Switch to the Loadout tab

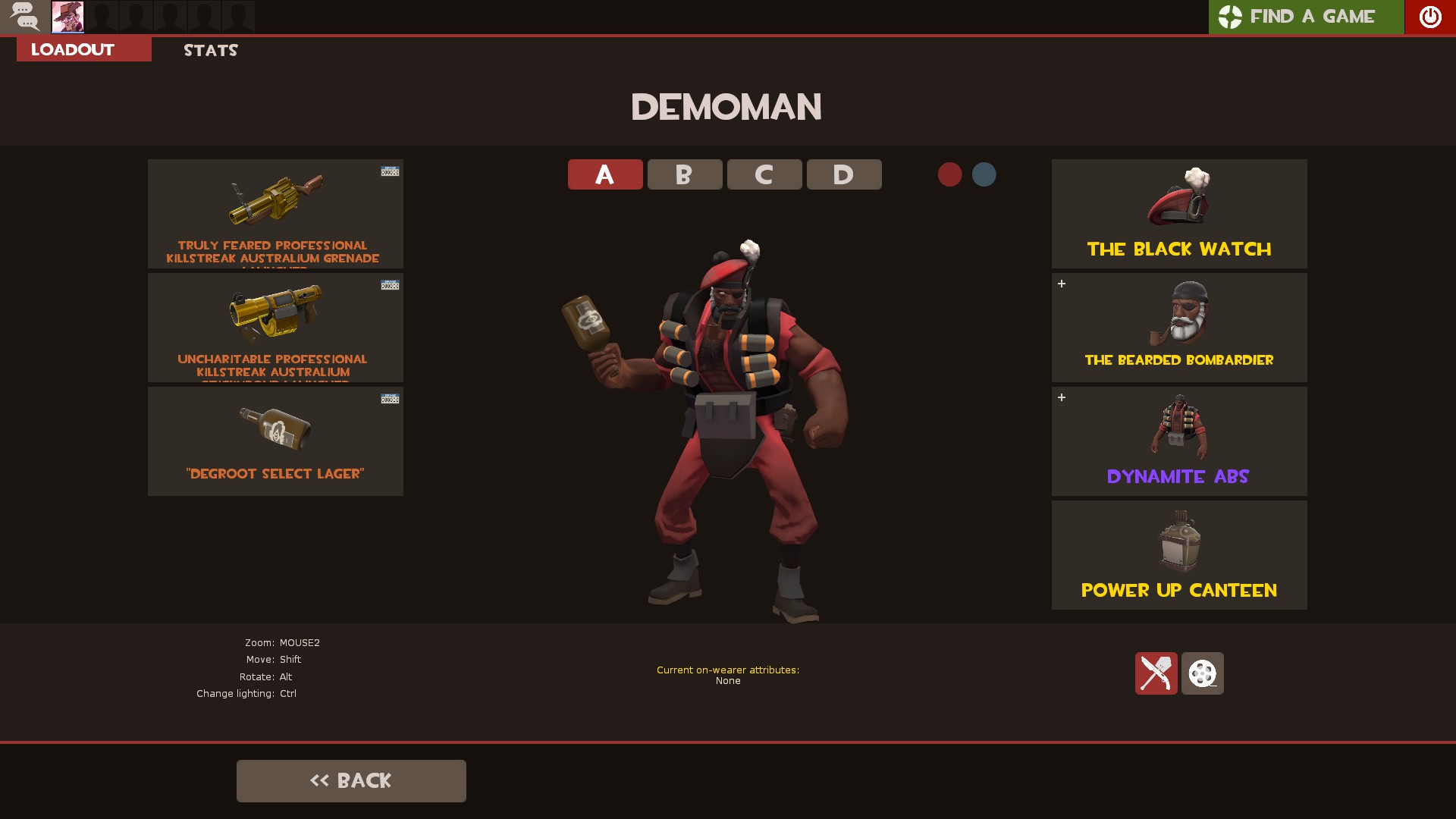[71, 49]
